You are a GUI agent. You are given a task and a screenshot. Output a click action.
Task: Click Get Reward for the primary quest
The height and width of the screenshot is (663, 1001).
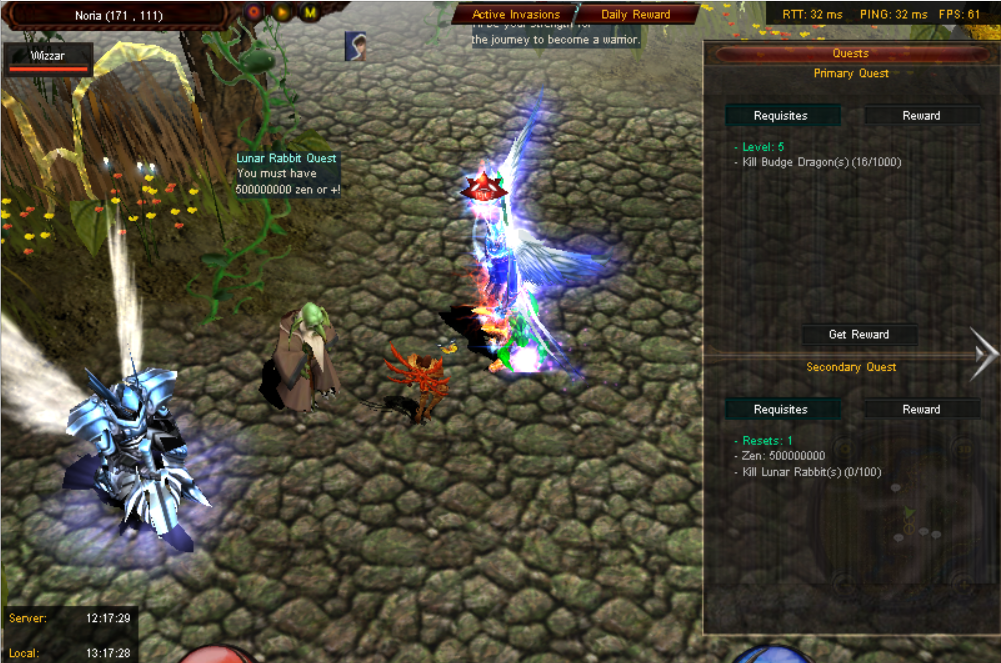(x=858, y=335)
